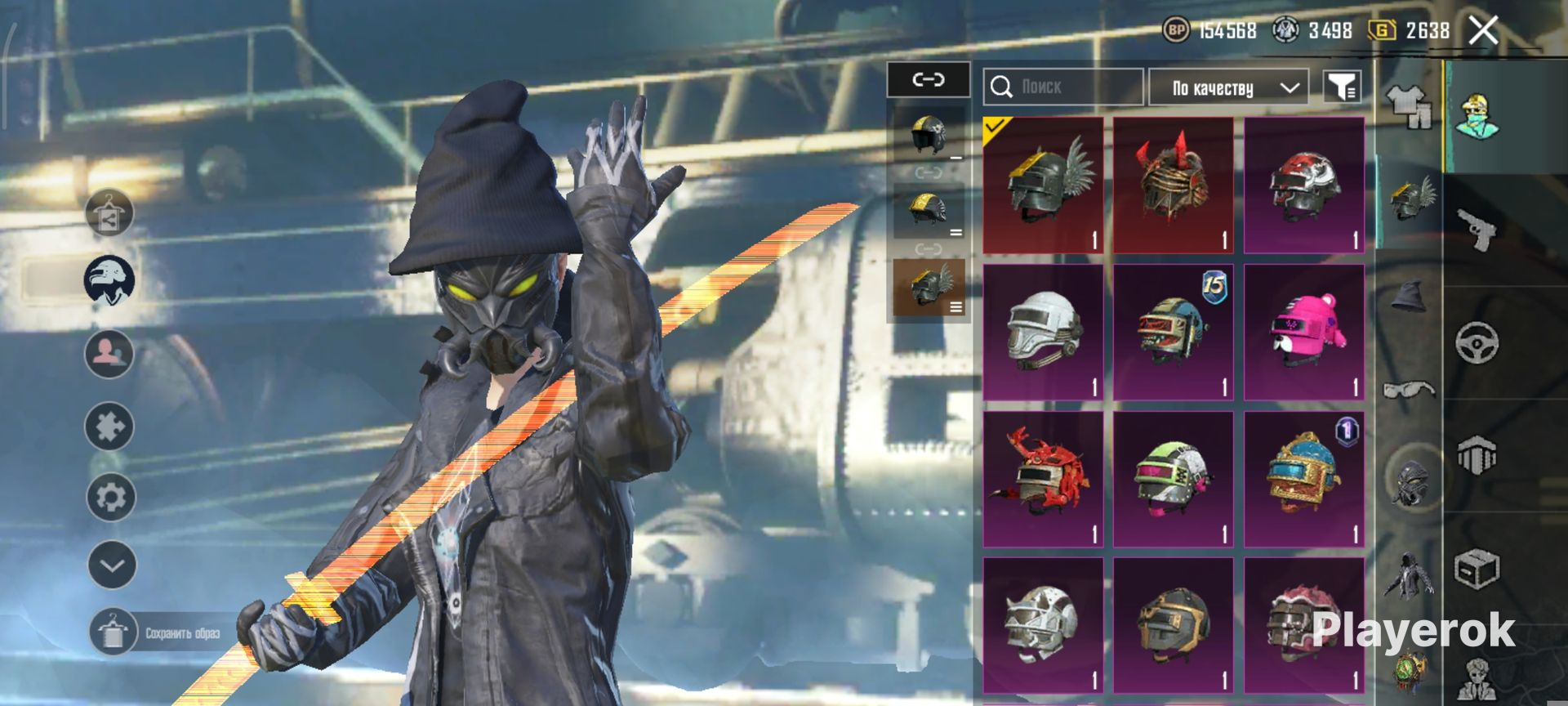
Task: Select the winged helmet with yellow checkmark
Action: (x=1043, y=185)
